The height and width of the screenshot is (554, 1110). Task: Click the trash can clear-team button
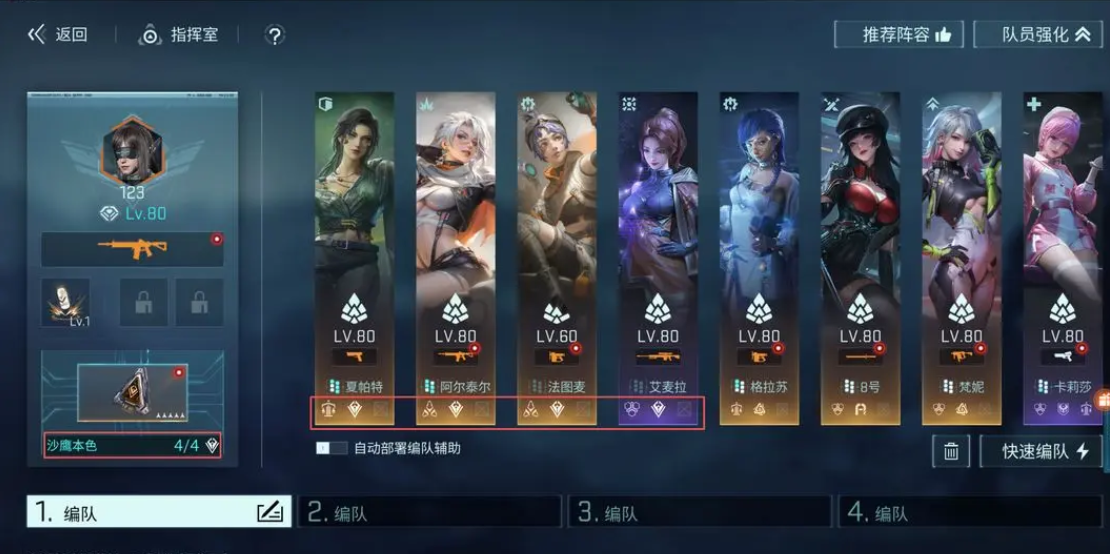[x=950, y=451]
